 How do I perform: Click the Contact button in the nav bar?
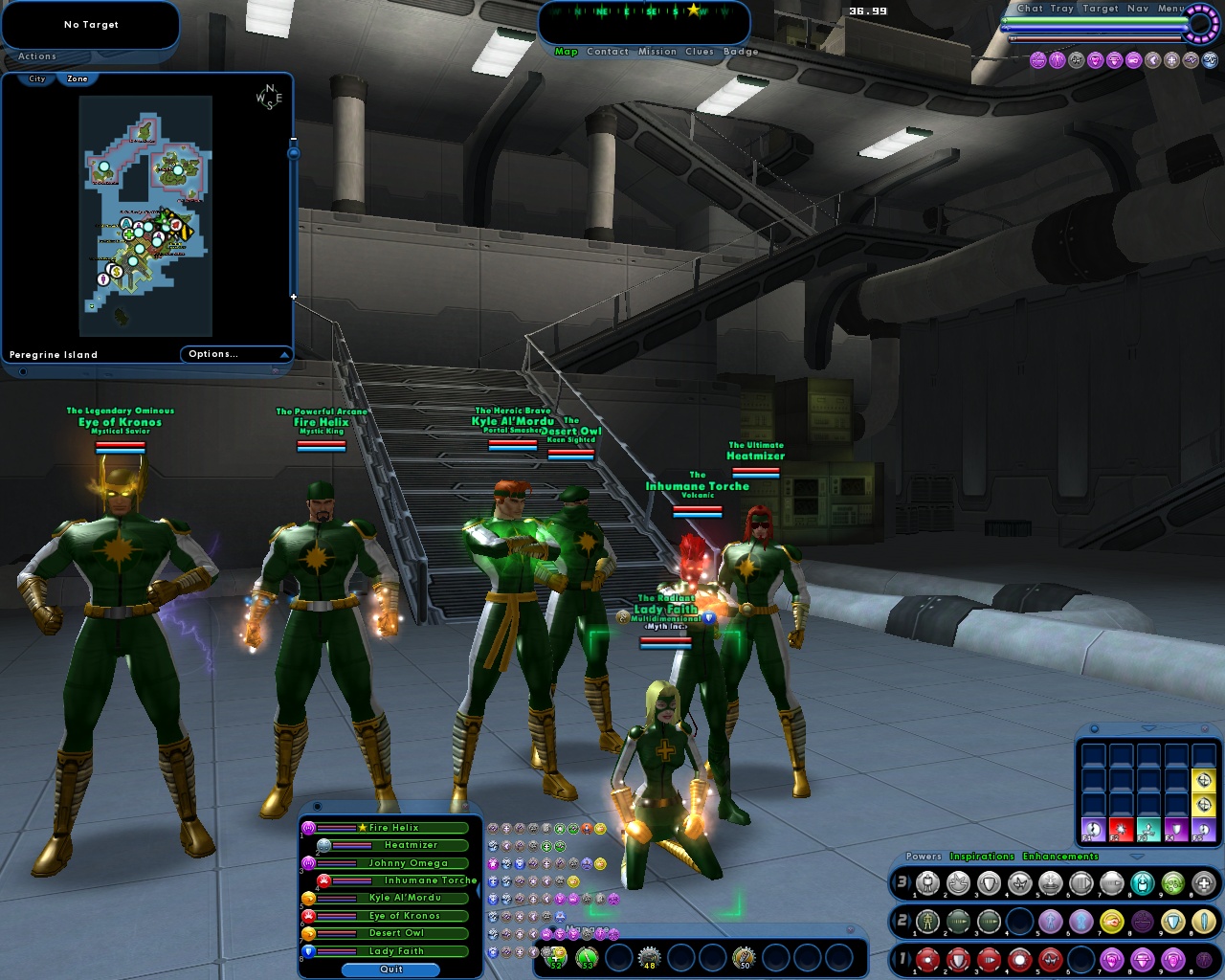coord(606,52)
